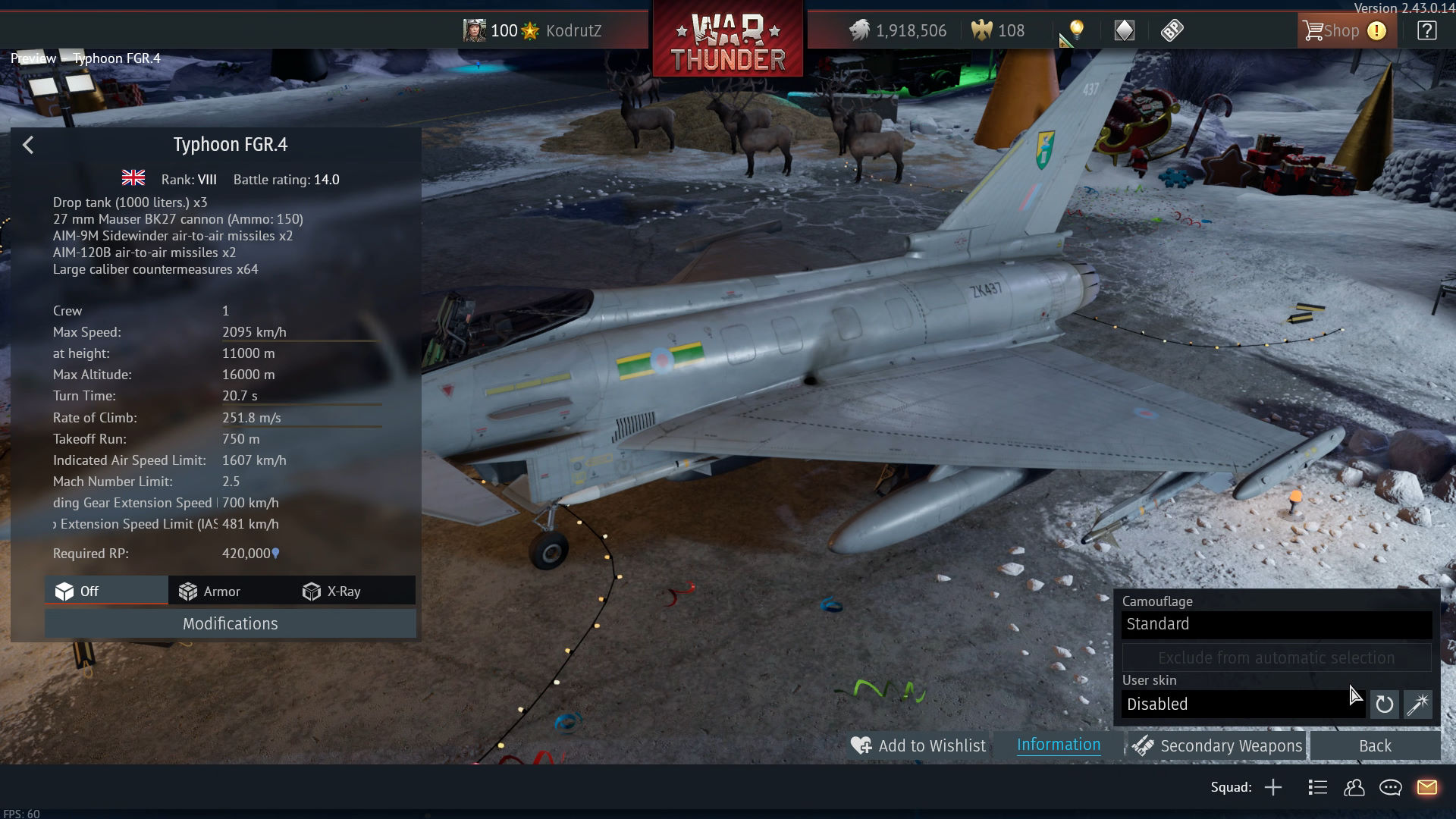Open the Modifications panel
Image resolution: width=1456 pixels, height=819 pixels.
(230, 624)
